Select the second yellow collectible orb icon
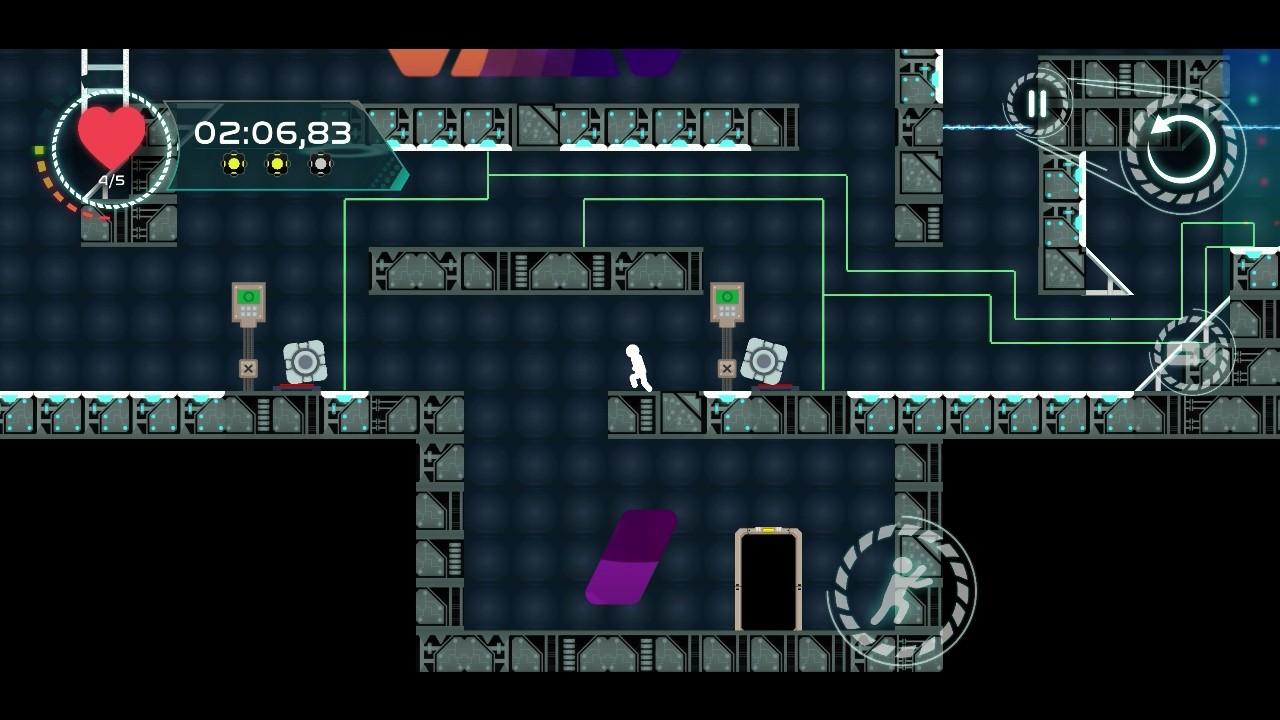 276,163
